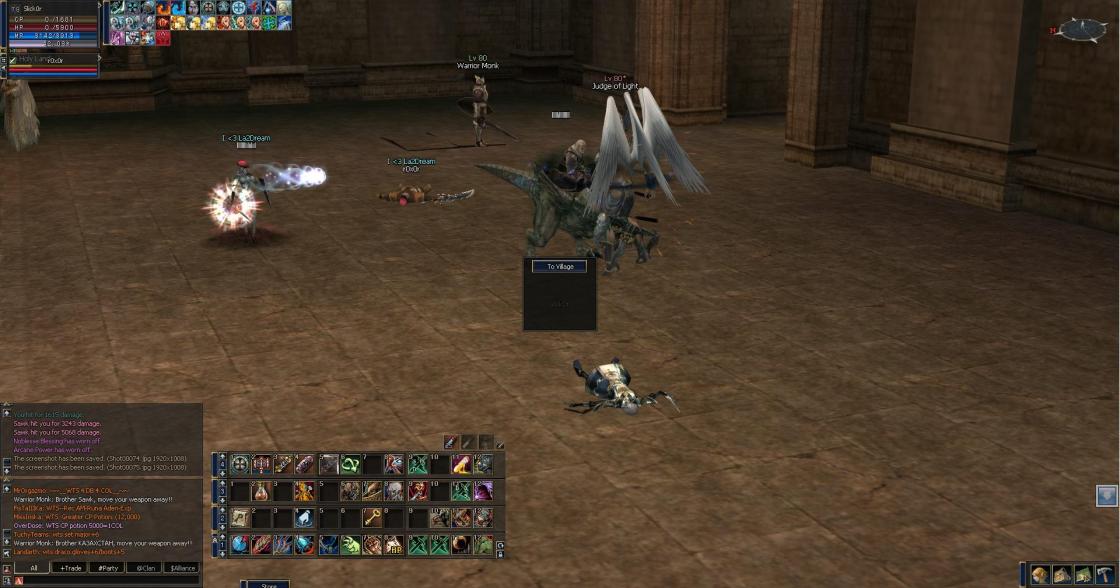Show the $Alliance chat tab
Viewport: 1120px width, 588px height.
(182, 567)
